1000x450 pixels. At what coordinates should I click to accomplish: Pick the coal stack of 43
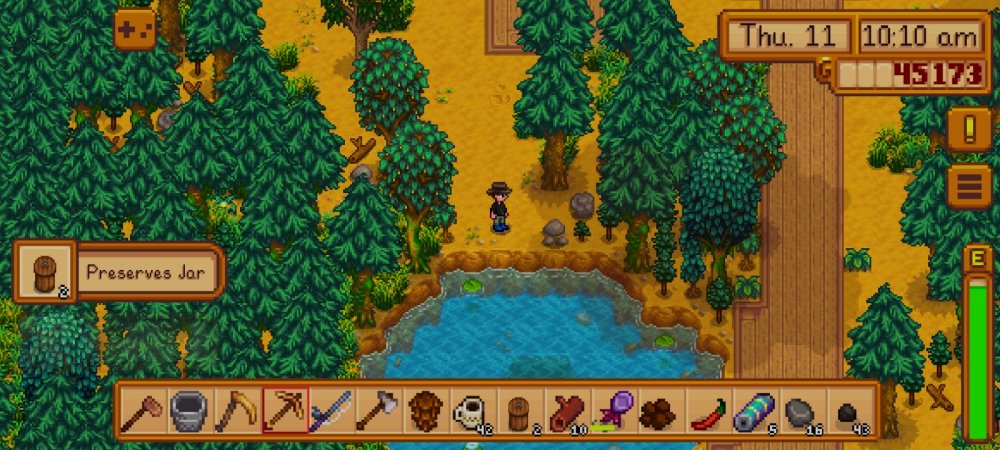point(848,410)
